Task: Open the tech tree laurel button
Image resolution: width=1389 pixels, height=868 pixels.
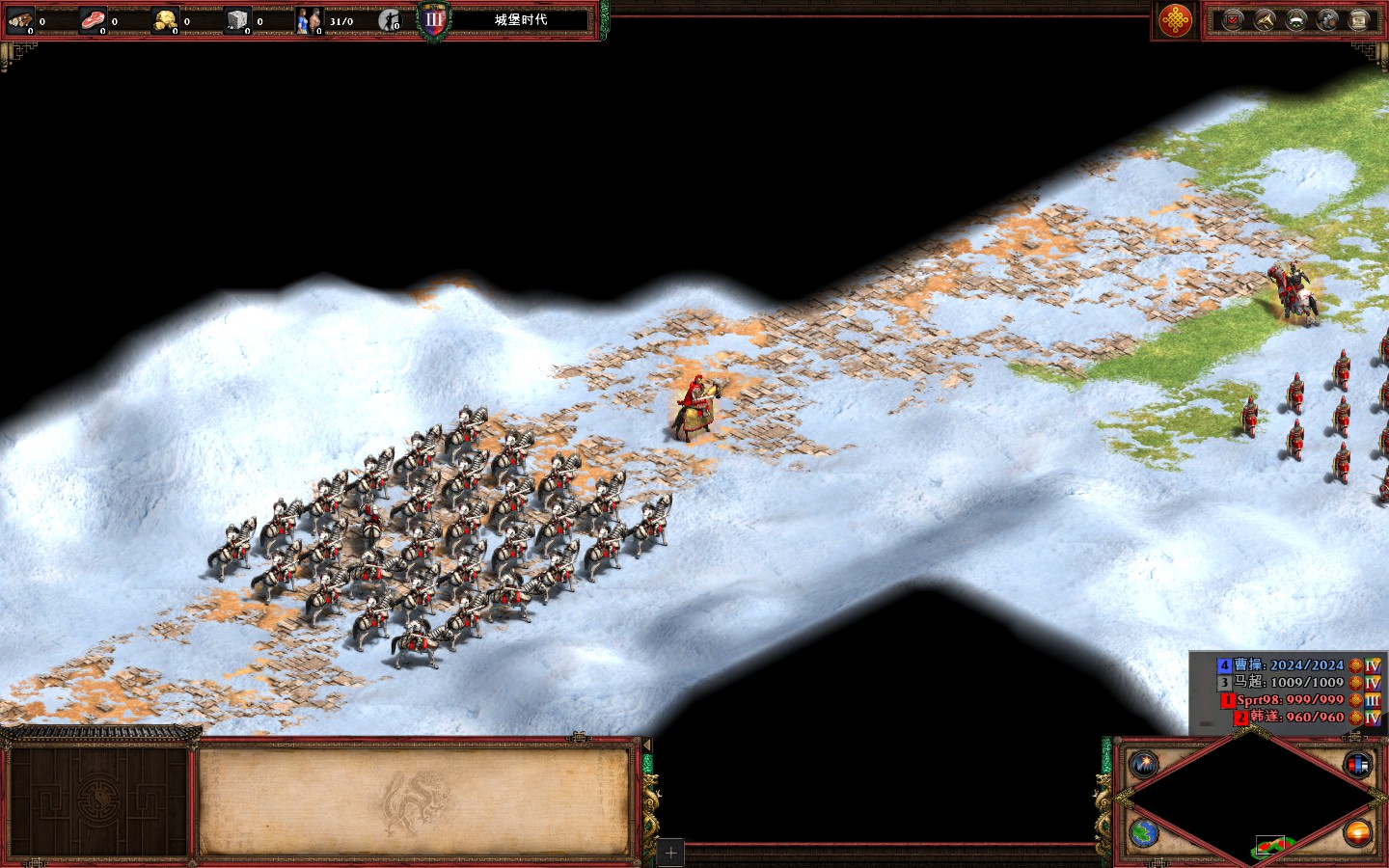Action: (1296, 20)
